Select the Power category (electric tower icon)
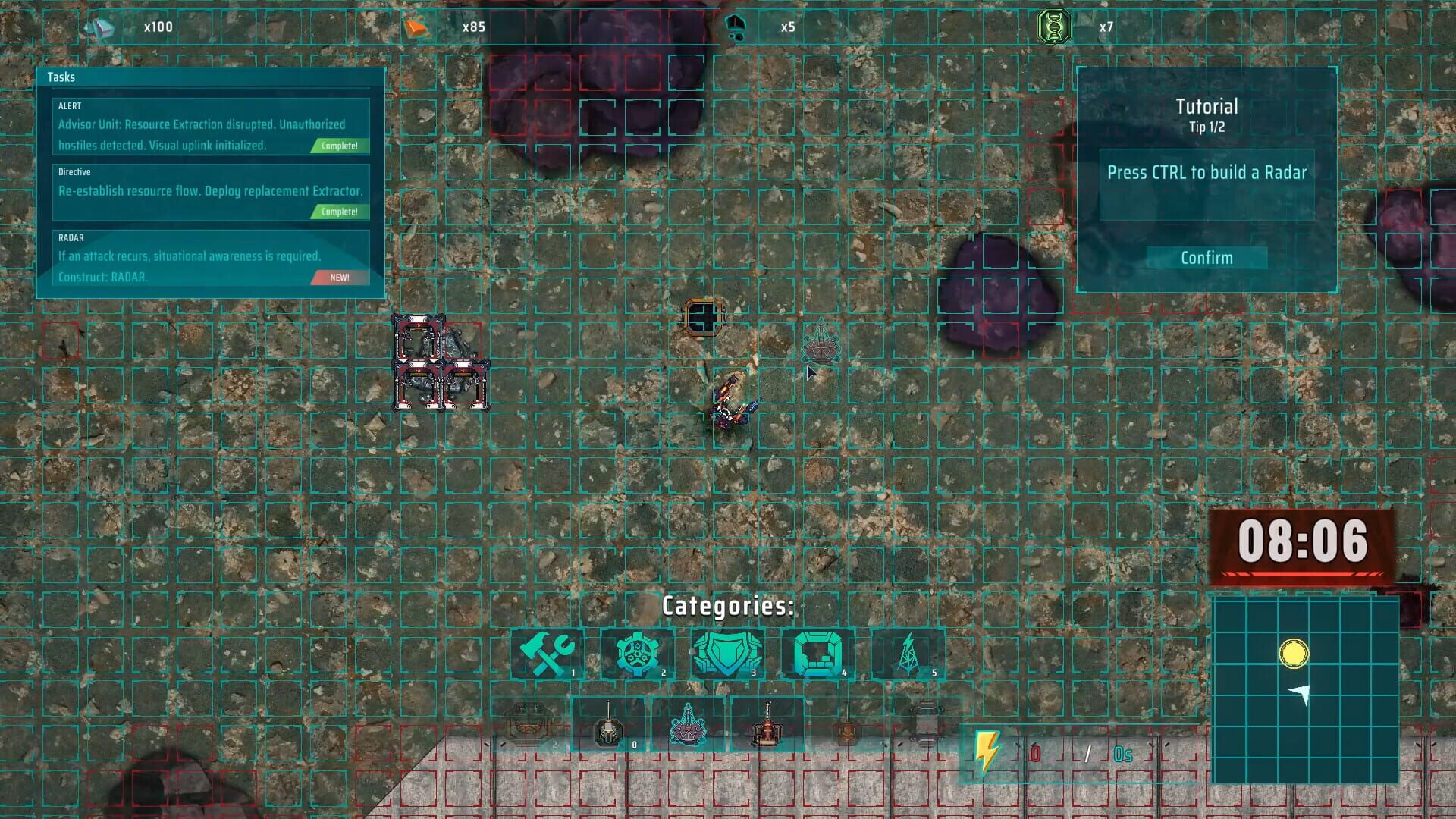The height and width of the screenshot is (819, 1456). point(910,654)
